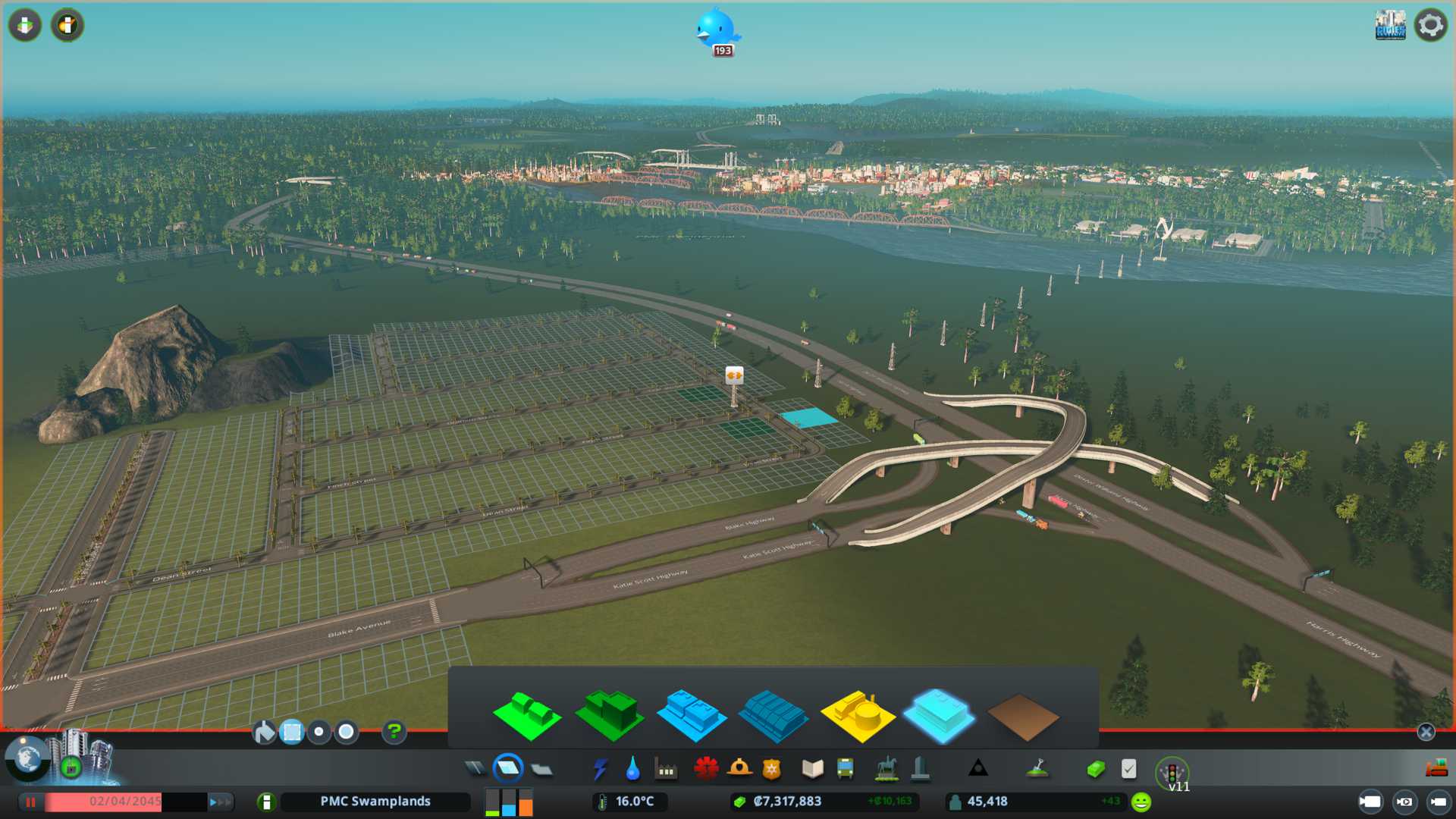Viewport: 1456px width, 819px height.
Task: Activate the bulldozer tool
Action: coord(1436,769)
